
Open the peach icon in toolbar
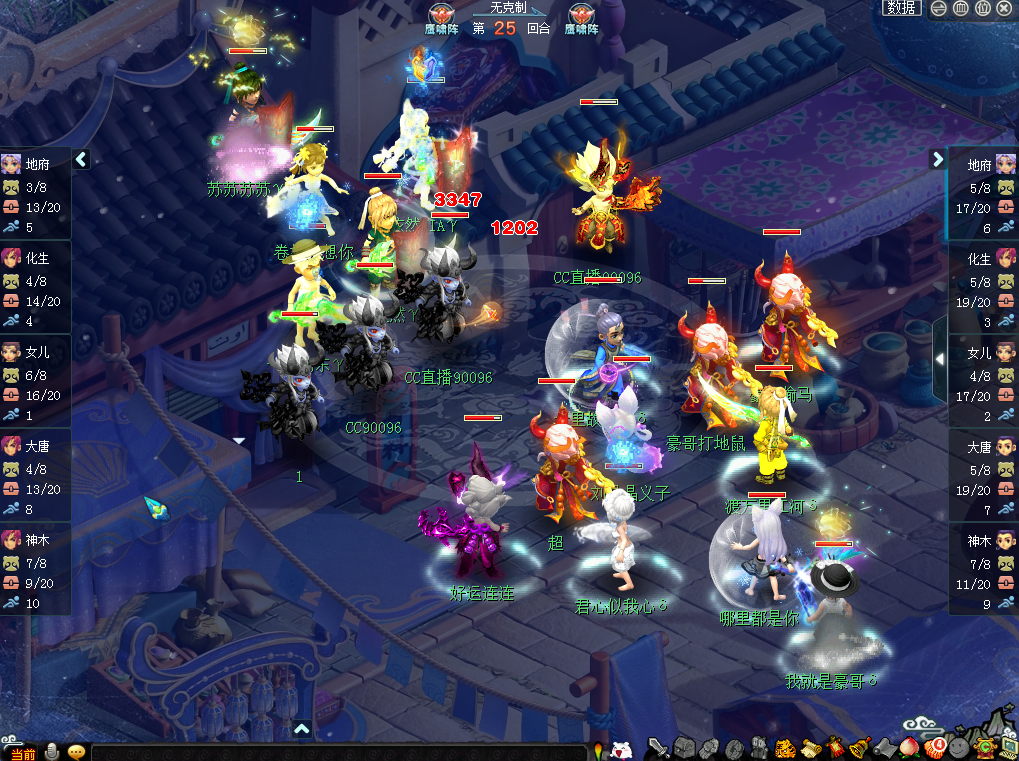(x=910, y=747)
